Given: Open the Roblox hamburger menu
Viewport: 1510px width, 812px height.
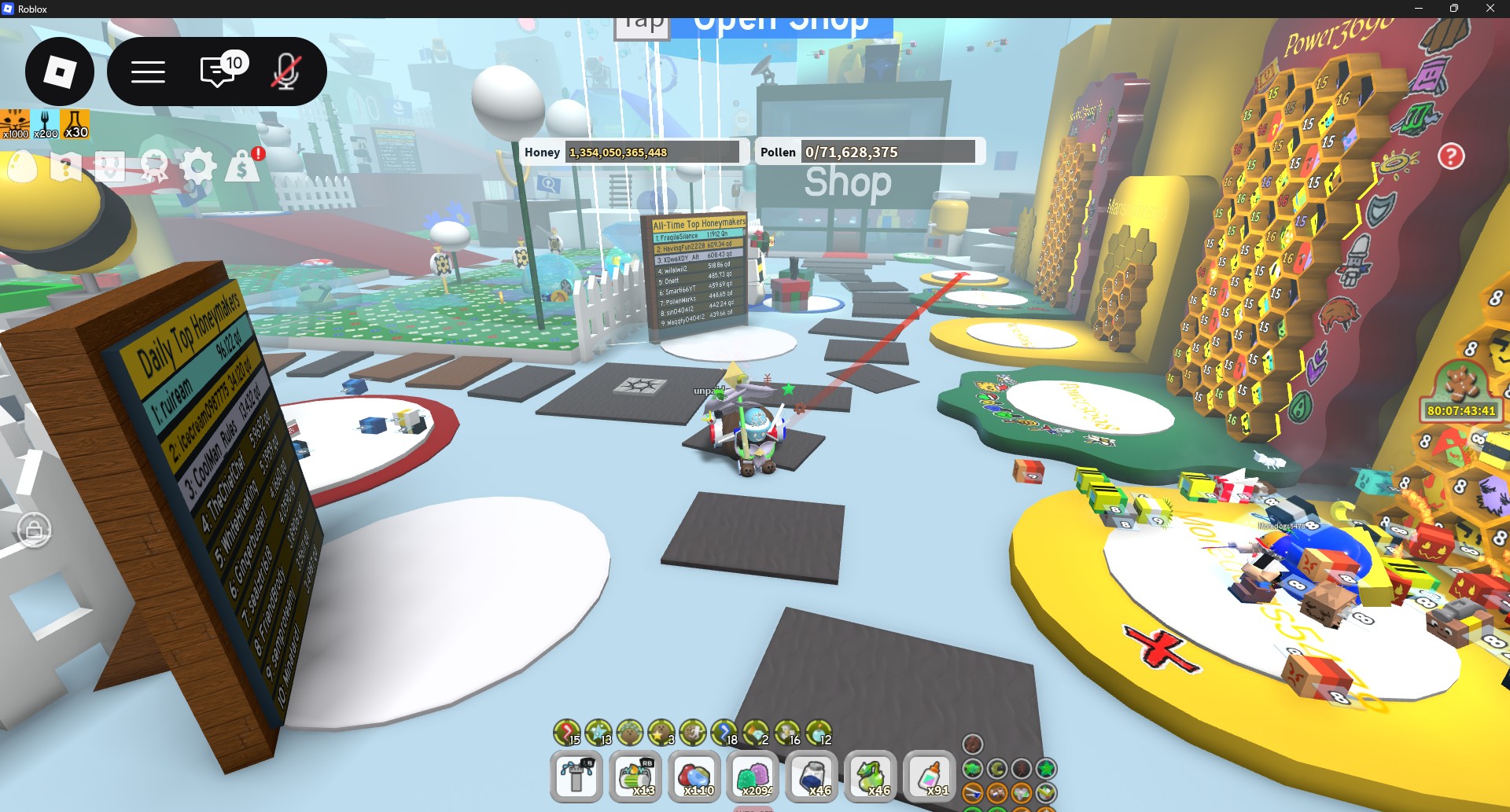Looking at the screenshot, I should (x=146, y=71).
